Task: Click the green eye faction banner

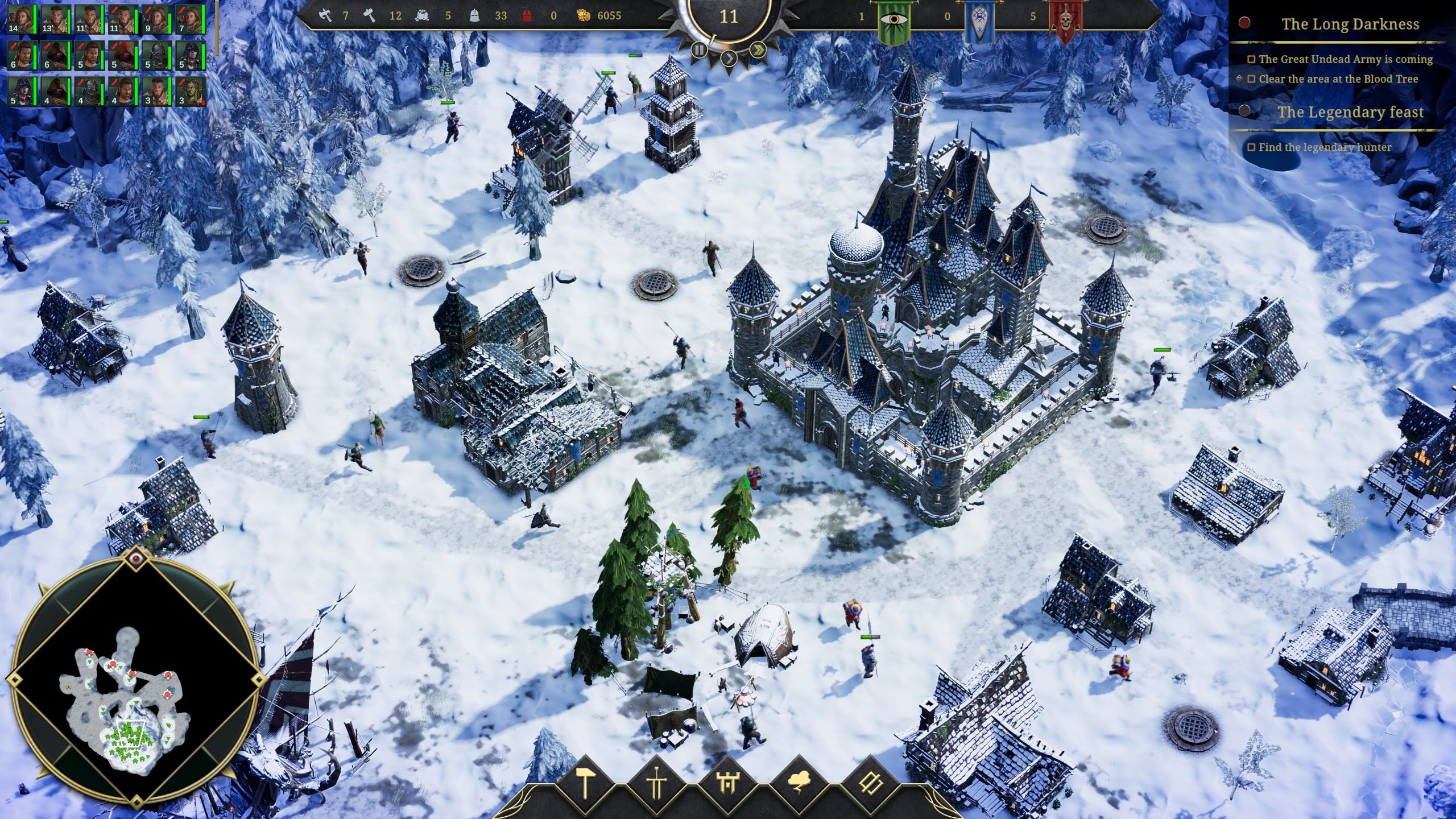Action: point(892,20)
